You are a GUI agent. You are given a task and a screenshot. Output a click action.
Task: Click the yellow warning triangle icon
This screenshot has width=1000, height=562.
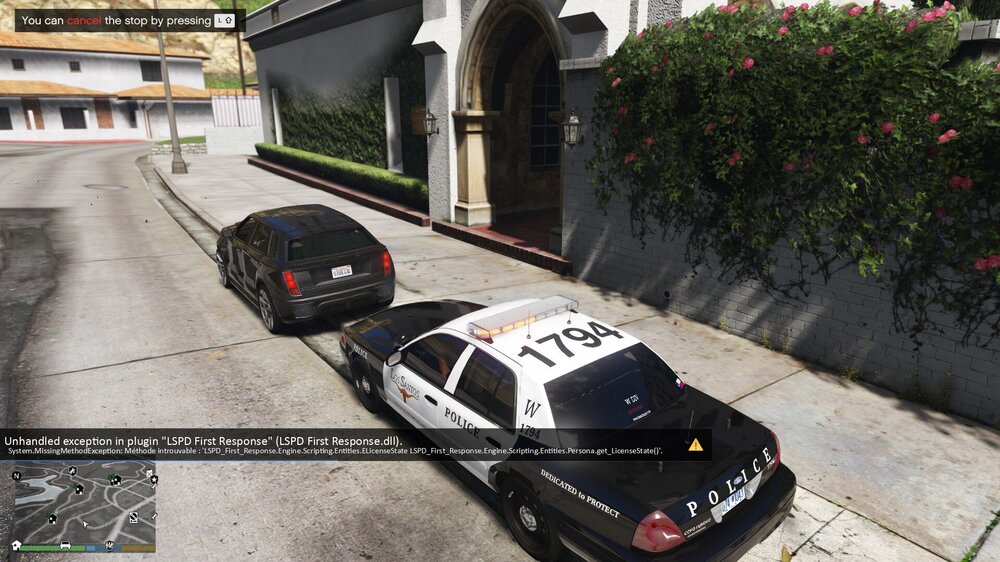tap(695, 445)
